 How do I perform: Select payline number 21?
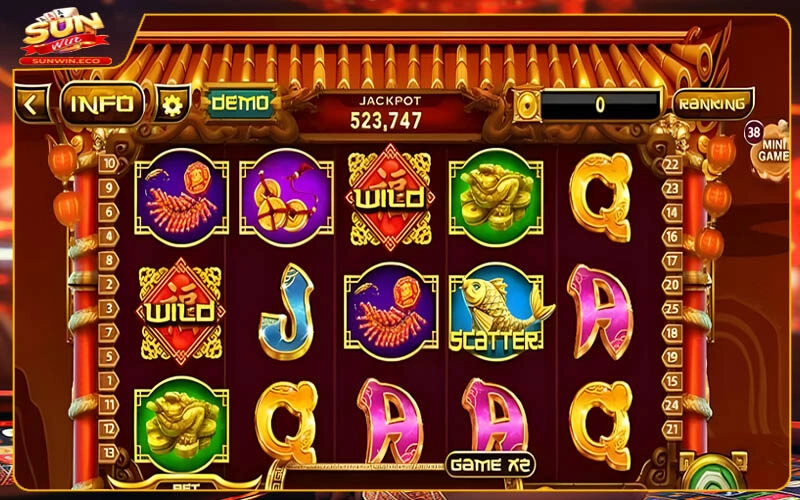(671, 427)
